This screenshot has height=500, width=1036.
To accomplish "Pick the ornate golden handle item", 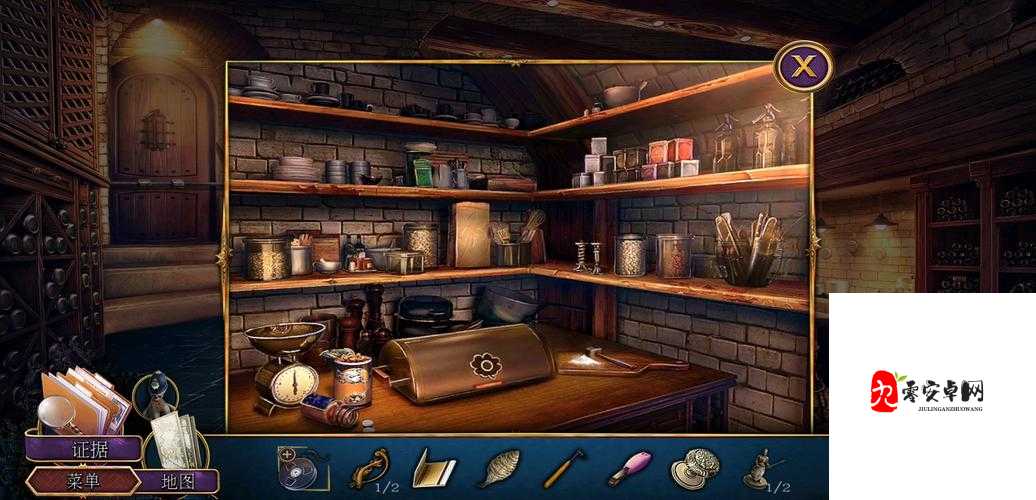I will point(369,467).
